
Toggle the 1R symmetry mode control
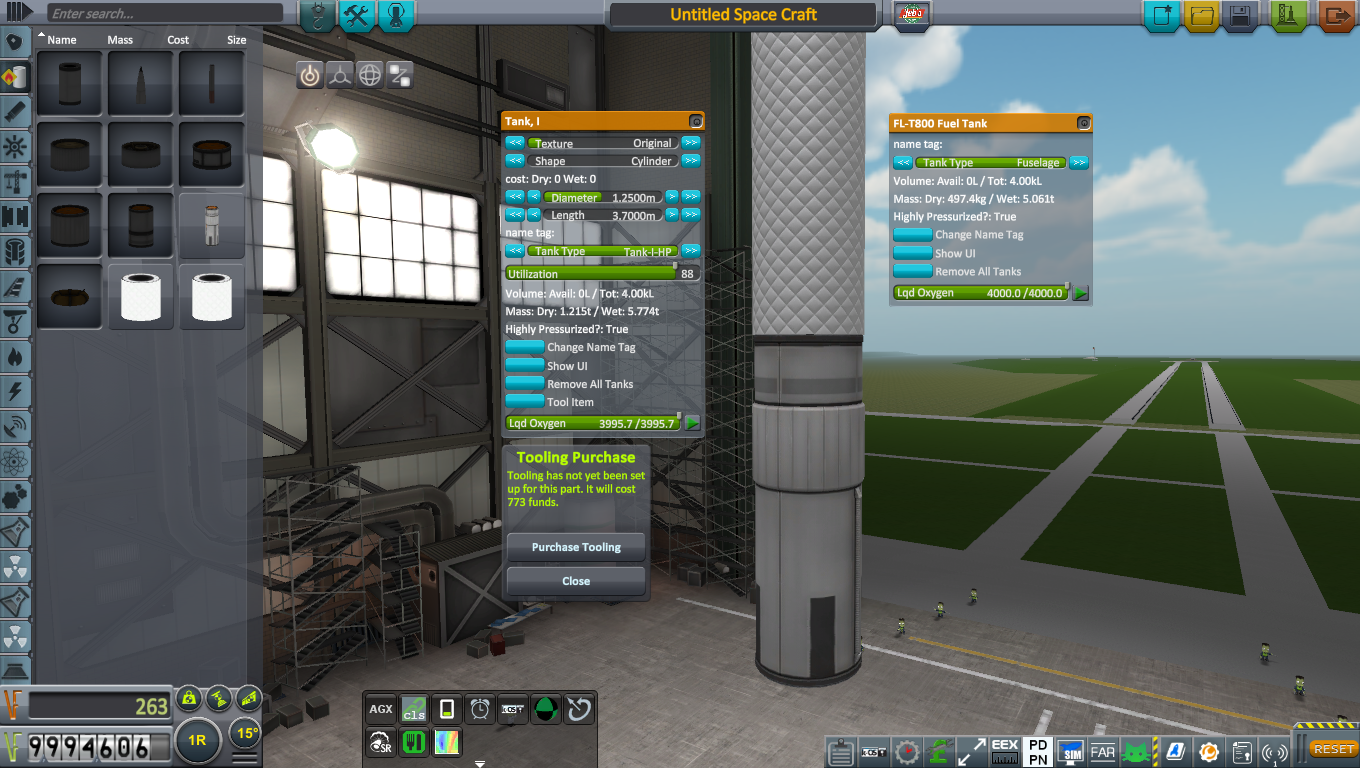[197, 741]
